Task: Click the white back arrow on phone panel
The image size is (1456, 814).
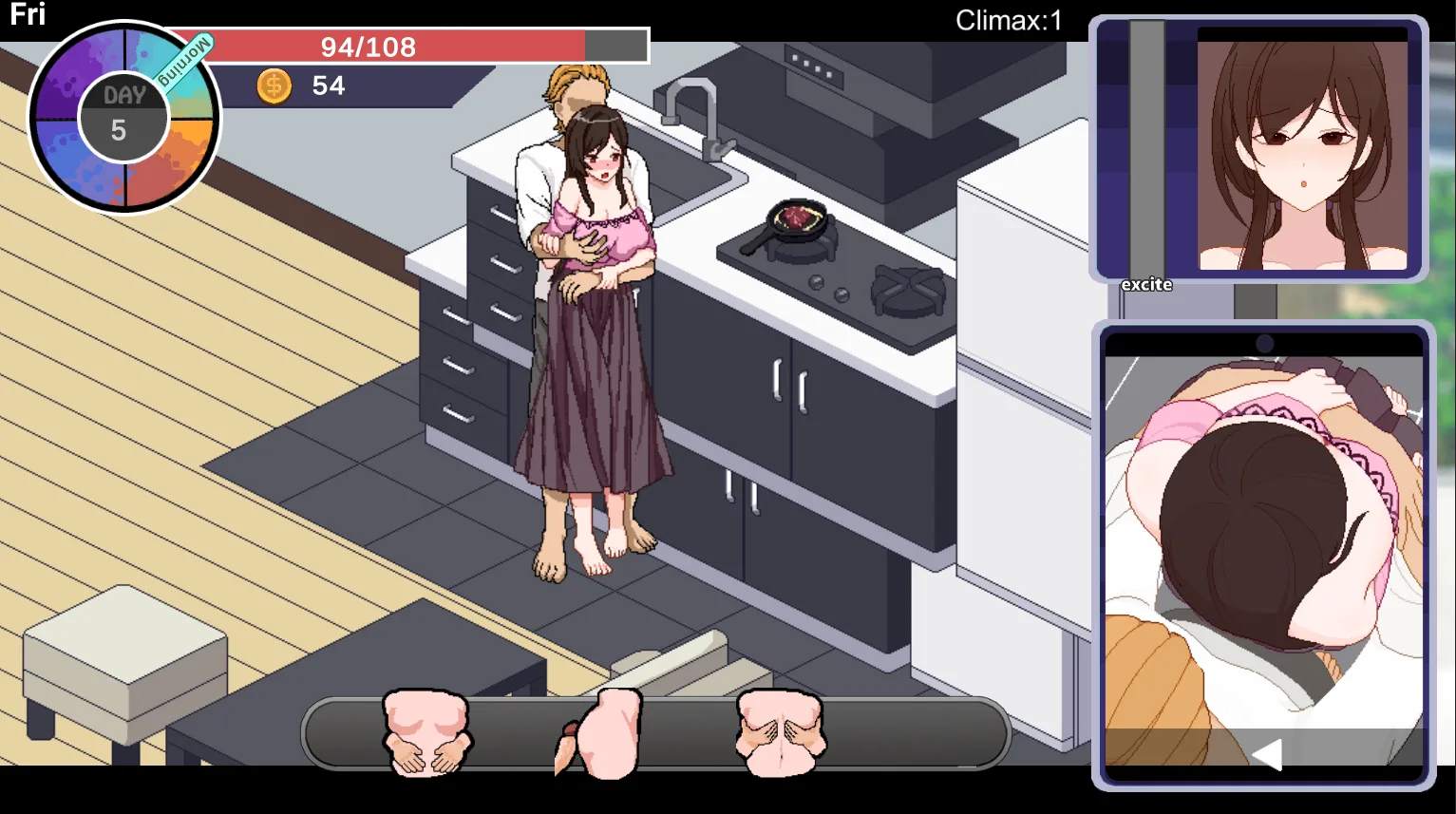Action: click(1266, 753)
